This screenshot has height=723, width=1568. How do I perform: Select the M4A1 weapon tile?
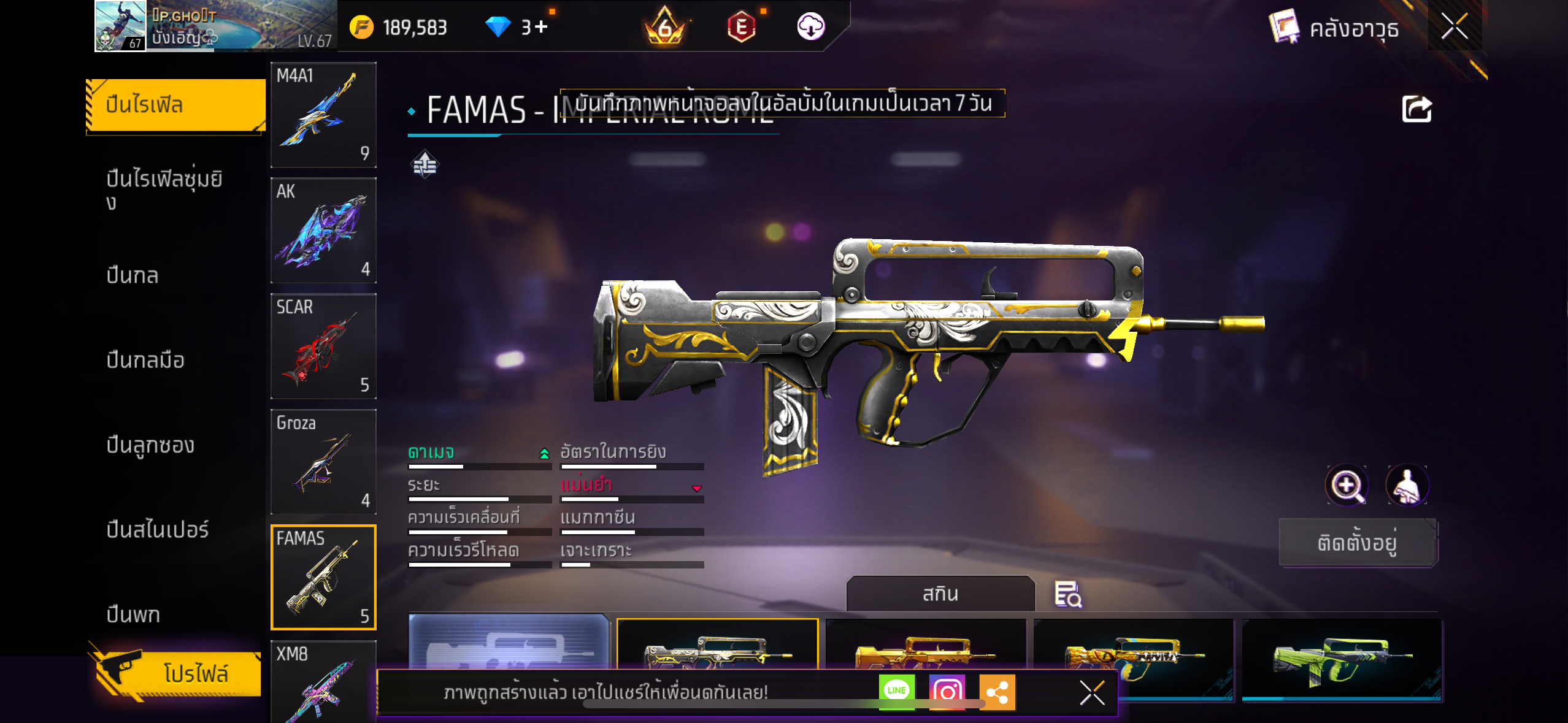coord(323,115)
